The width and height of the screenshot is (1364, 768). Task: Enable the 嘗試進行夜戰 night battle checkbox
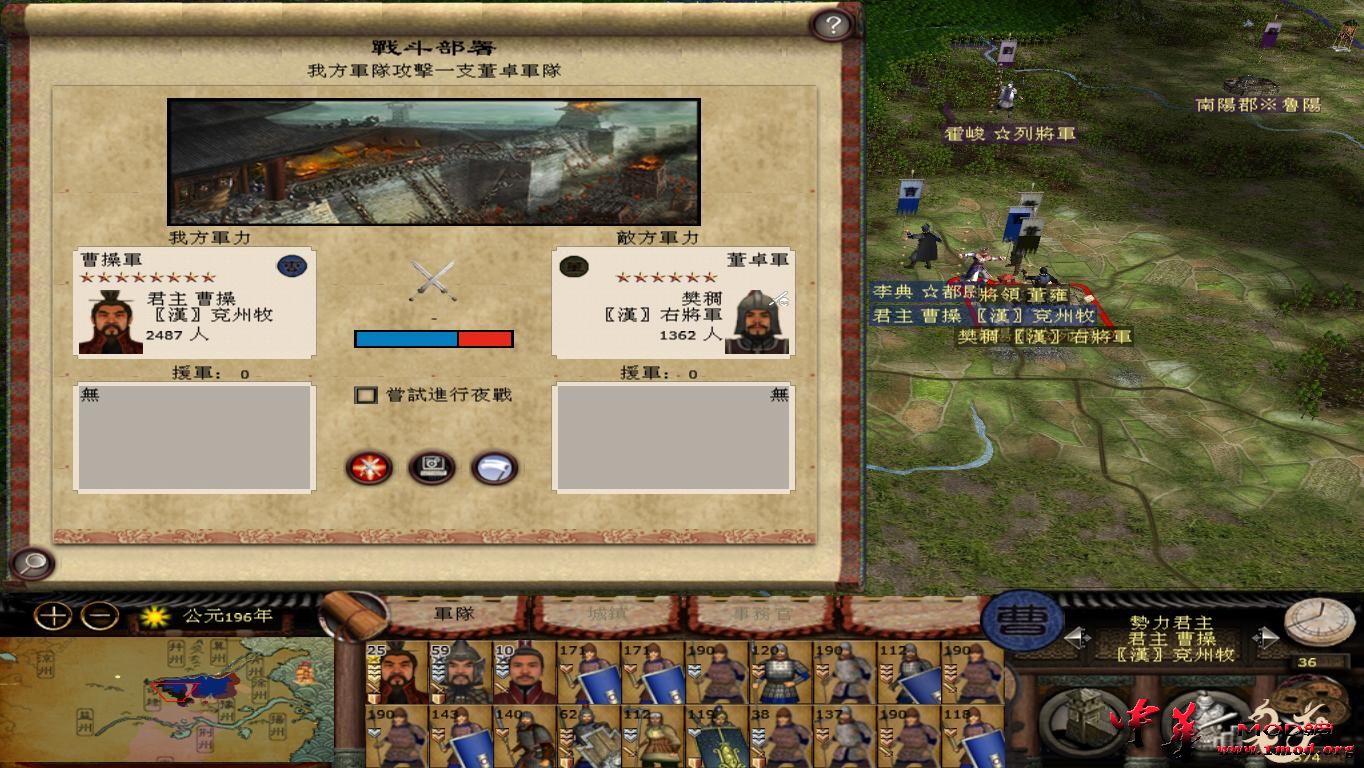pos(363,396)
